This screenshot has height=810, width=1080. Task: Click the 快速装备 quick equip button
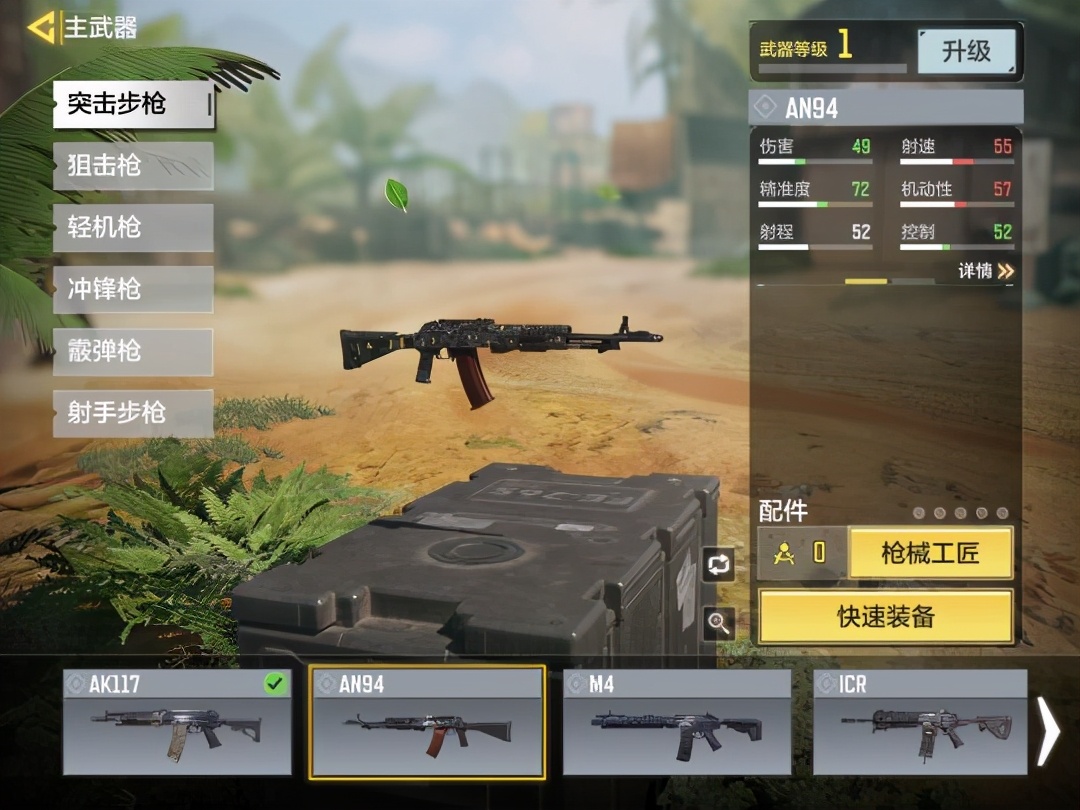click(885, 616)
